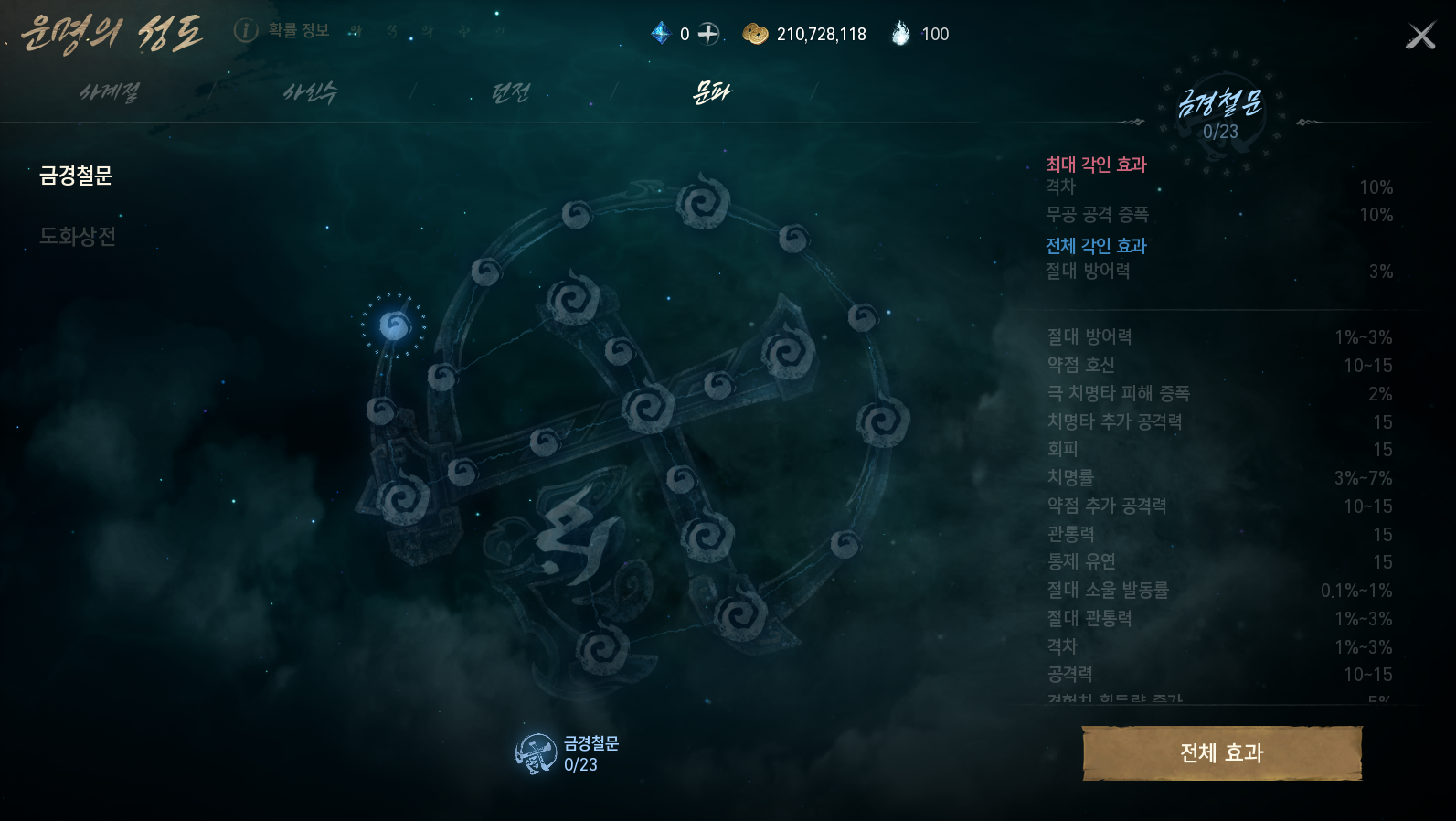Screen dimensions: 1456x821
Task: Choose 도화상전 in the left list
Action: click(x=78, y=237)
